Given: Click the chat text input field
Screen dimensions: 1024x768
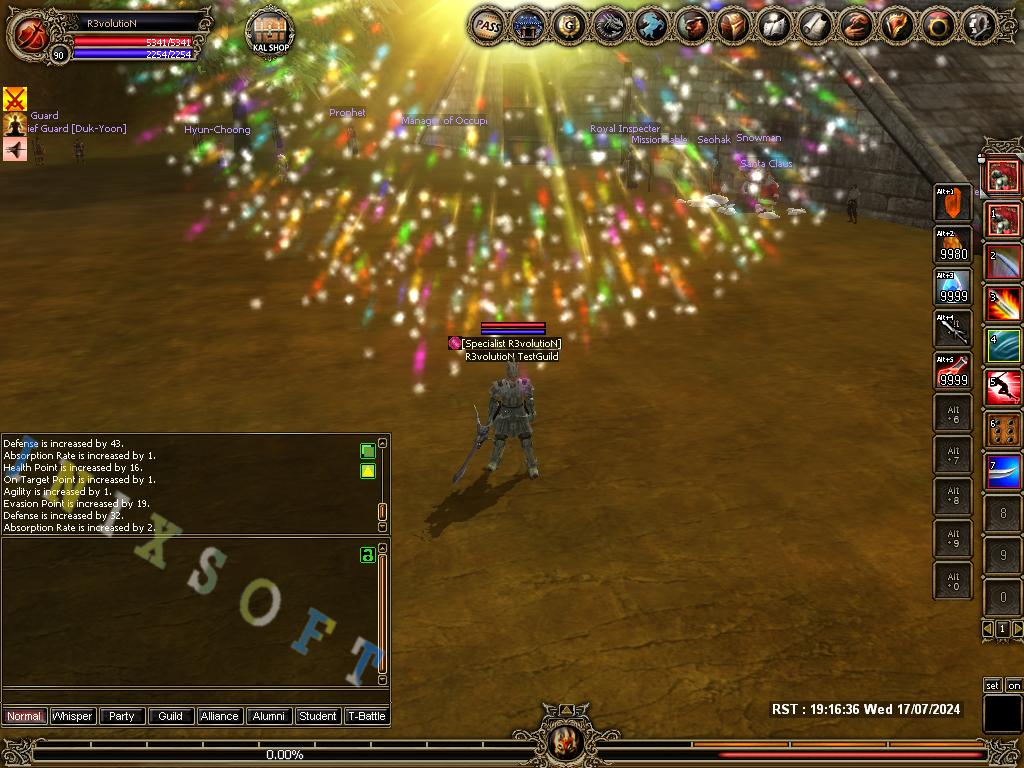Looking at the screenshot, I should click(195, 696).
